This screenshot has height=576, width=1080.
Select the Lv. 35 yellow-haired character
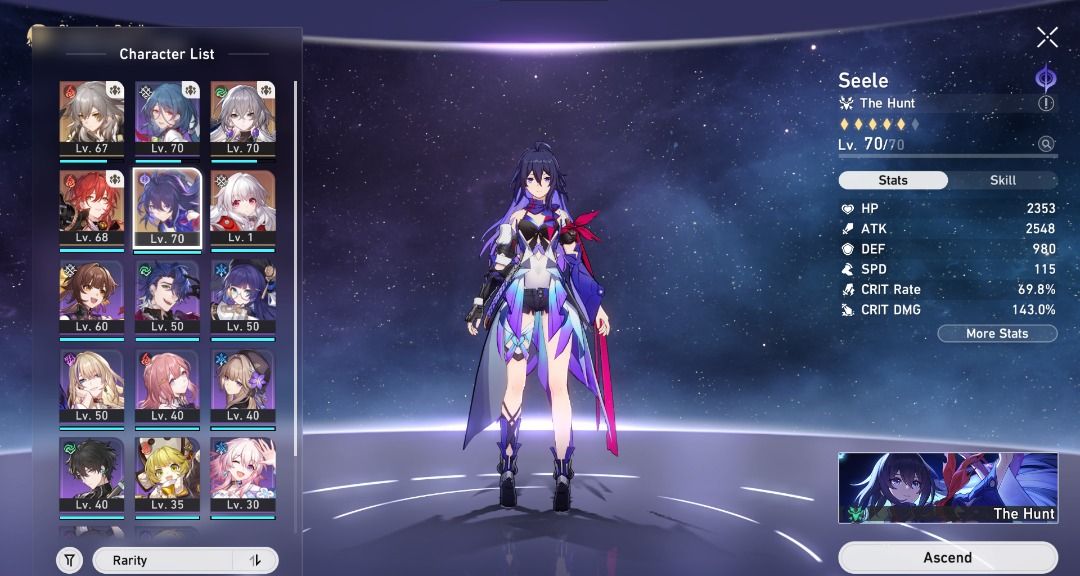167,474
